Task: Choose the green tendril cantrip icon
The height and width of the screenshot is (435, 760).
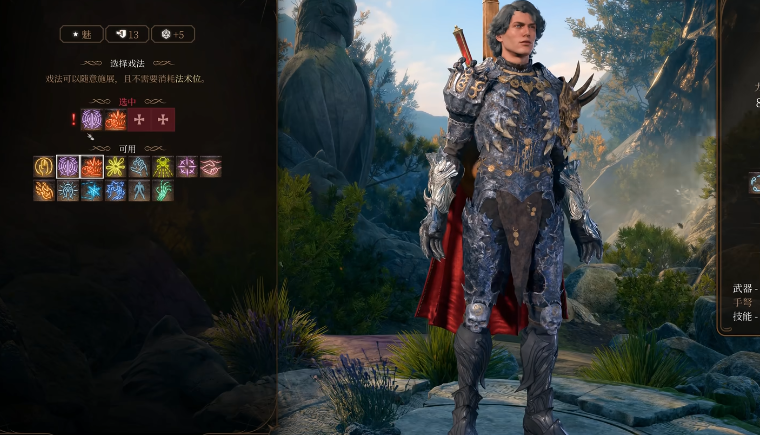Action: [163, 191]
